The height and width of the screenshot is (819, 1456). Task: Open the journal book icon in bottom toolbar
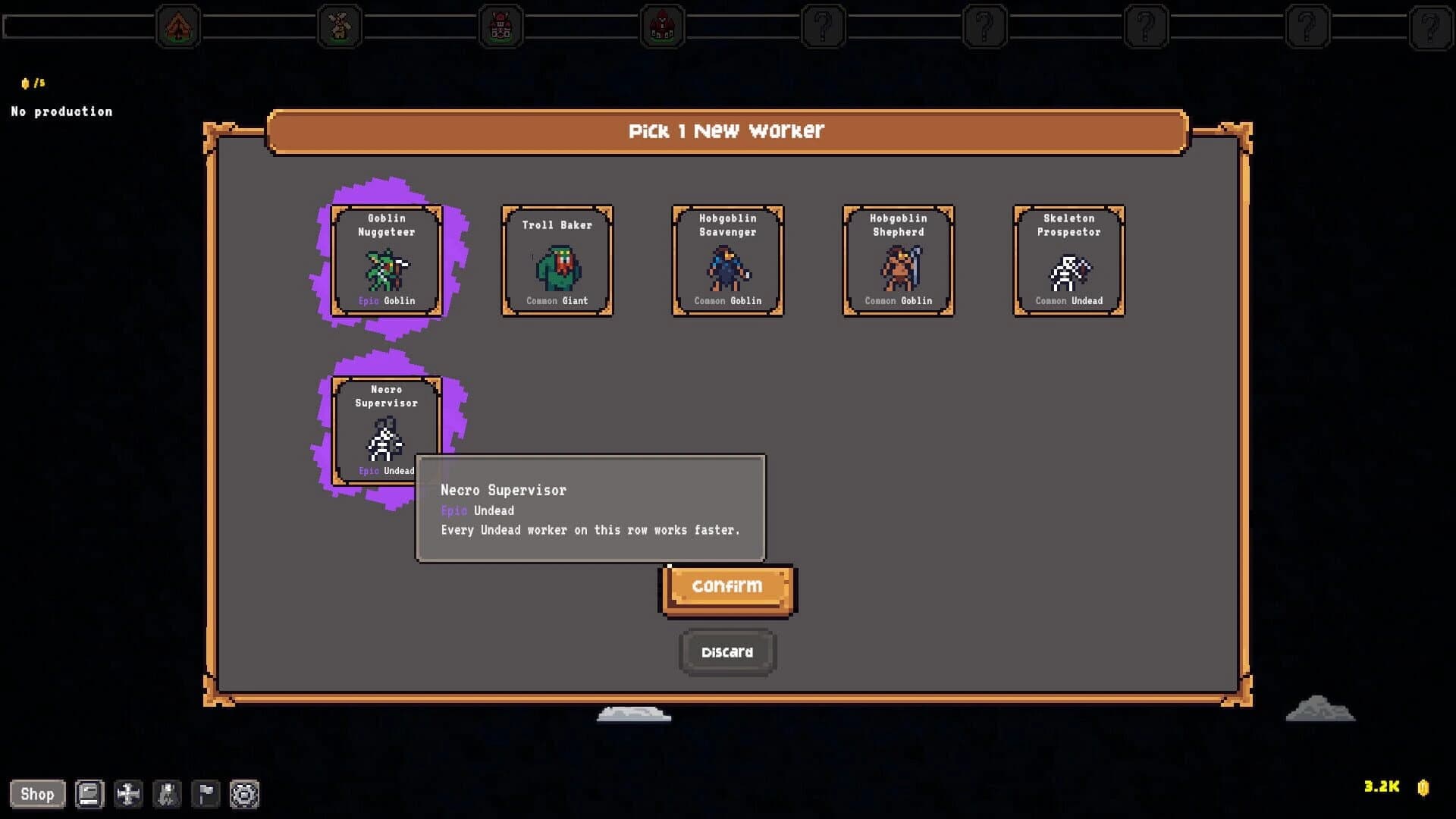(x=88, y=794)
